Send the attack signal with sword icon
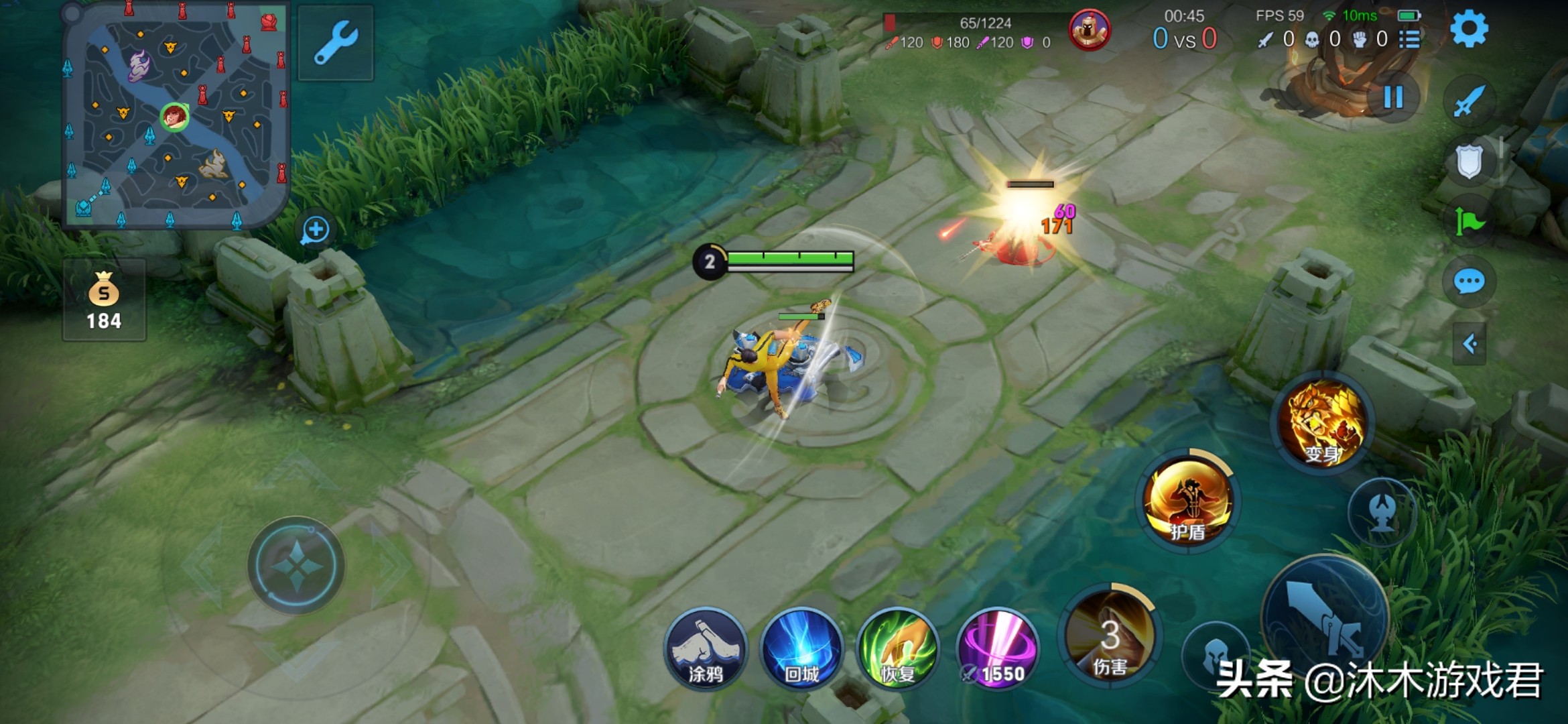This screenshot has width=1568, height=724. coord(1469,102)
